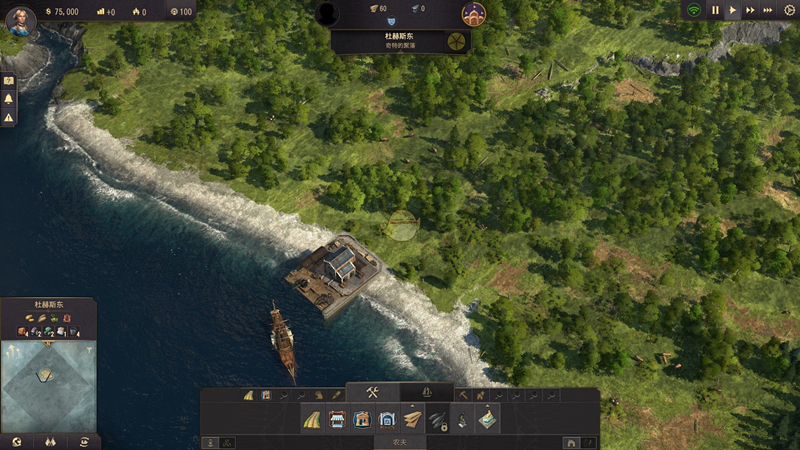
Task: Switch to triple fast-forward speed
Action: pos(768,10)
